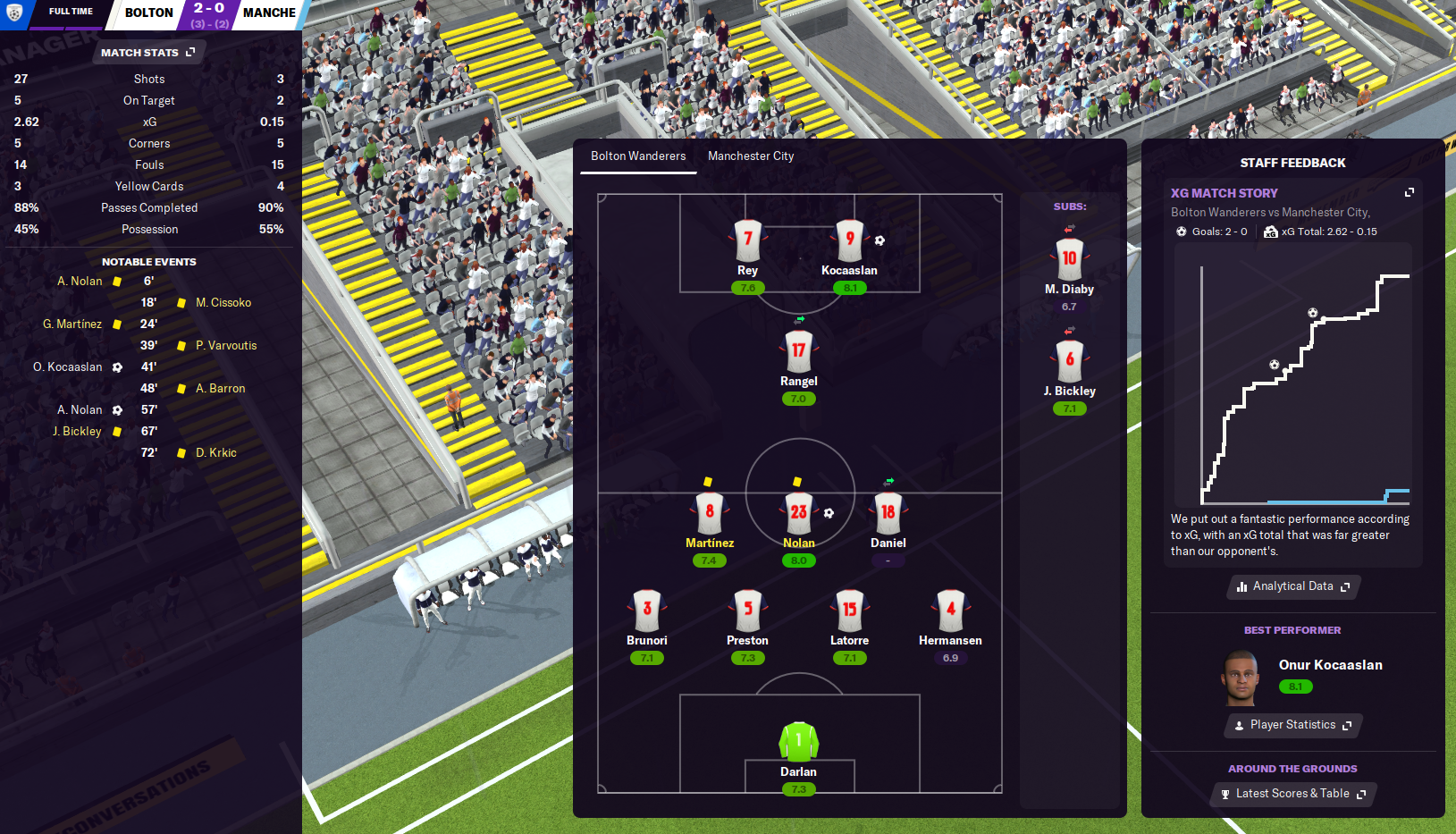The image size is (1456, 834).
Task: View Player Statistics
Action: pos(1292,725)
